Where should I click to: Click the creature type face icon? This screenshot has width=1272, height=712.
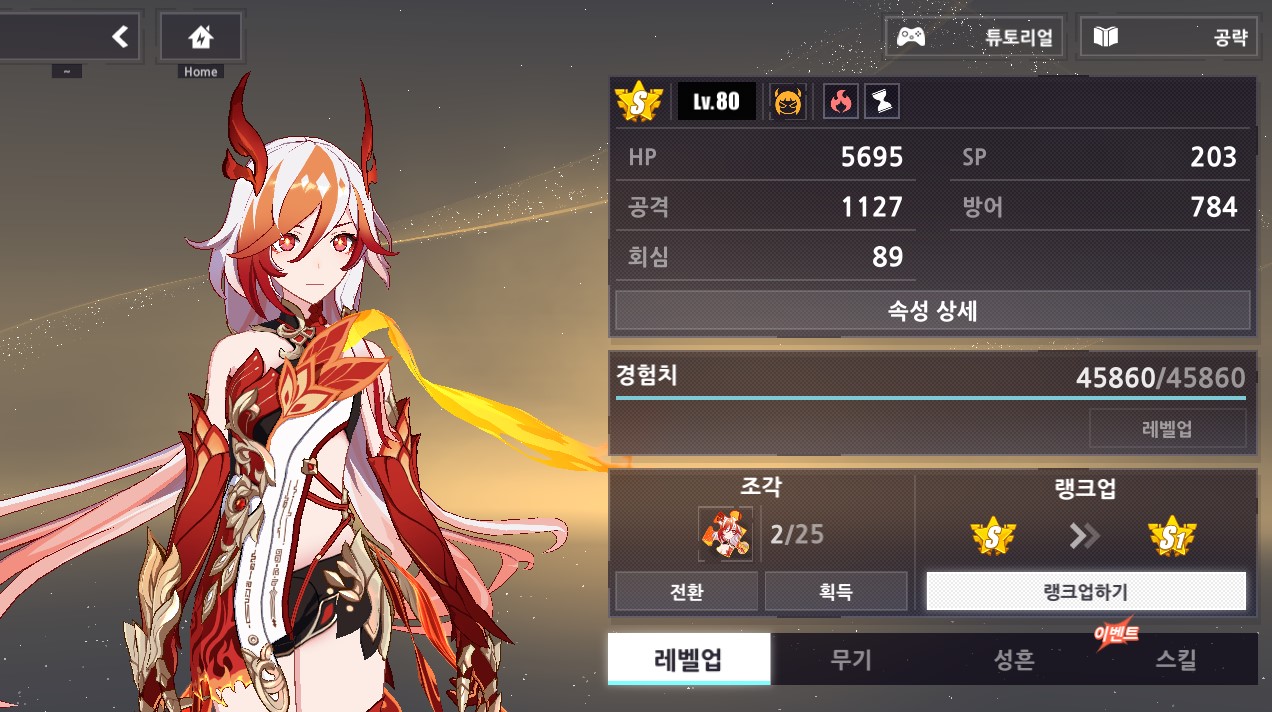tap(788, 101)
